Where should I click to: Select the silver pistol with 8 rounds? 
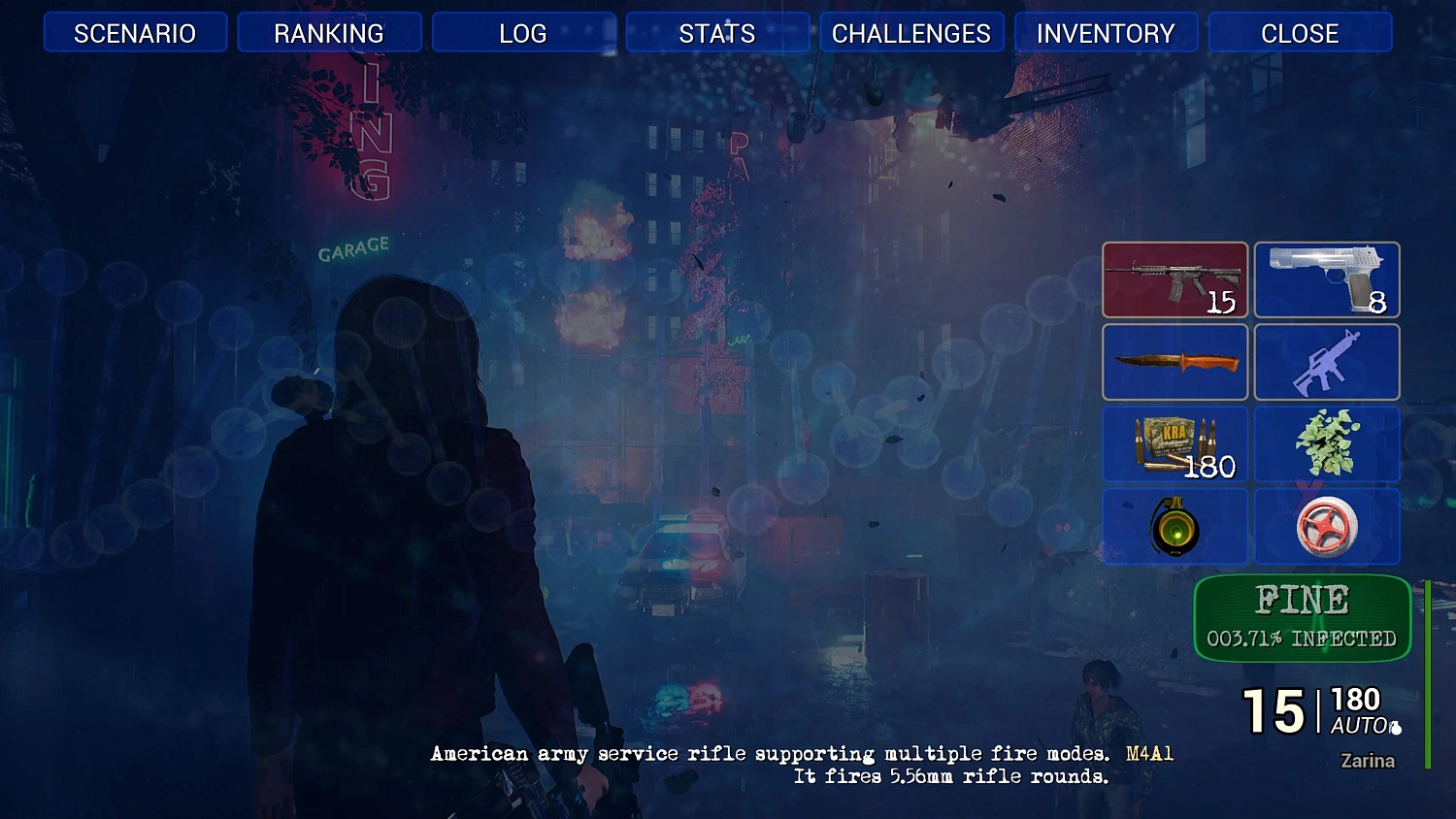coord(1326,279)
